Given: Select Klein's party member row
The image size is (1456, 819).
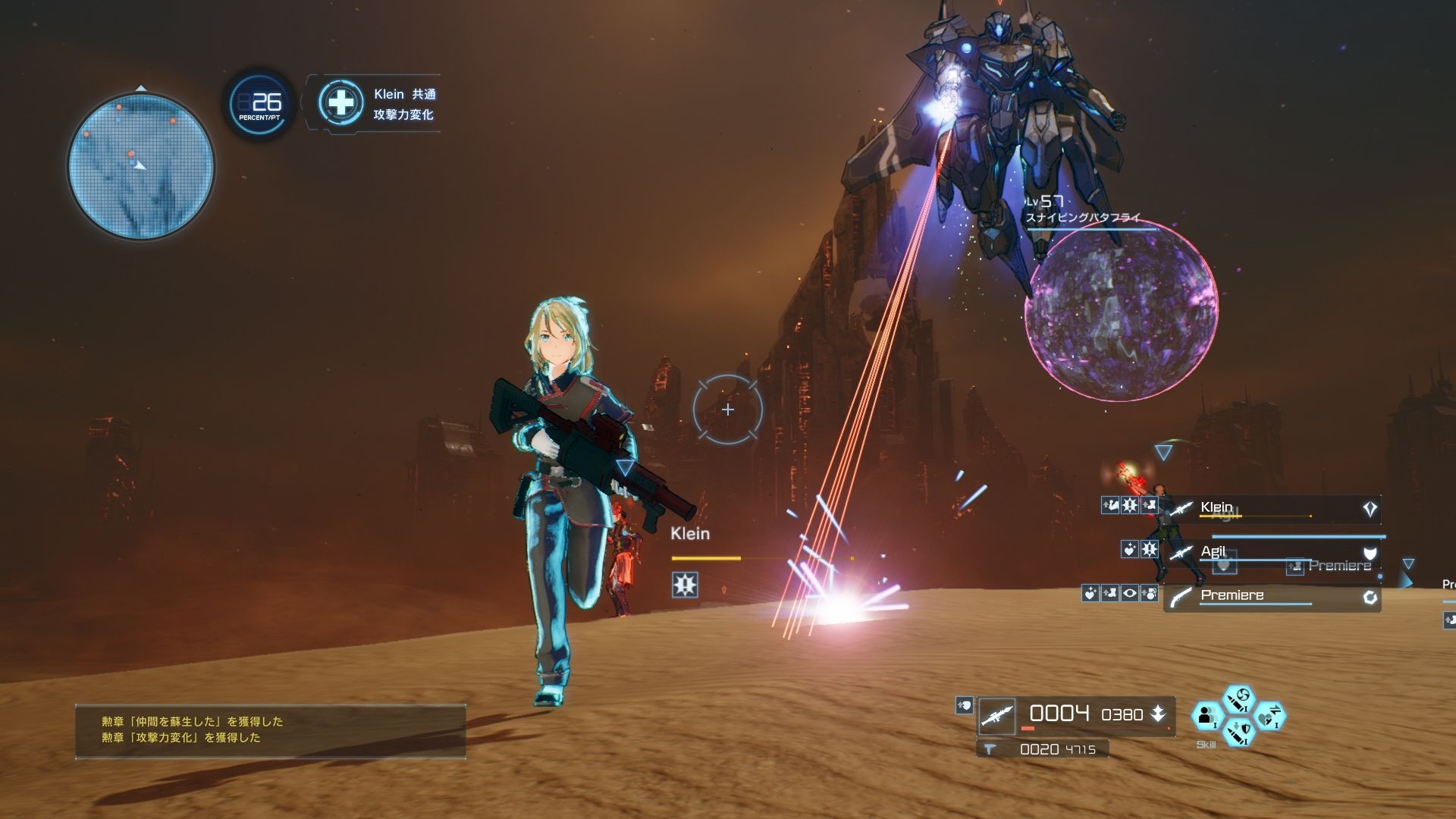Looking at the screenshot, I should [1274, 509].
